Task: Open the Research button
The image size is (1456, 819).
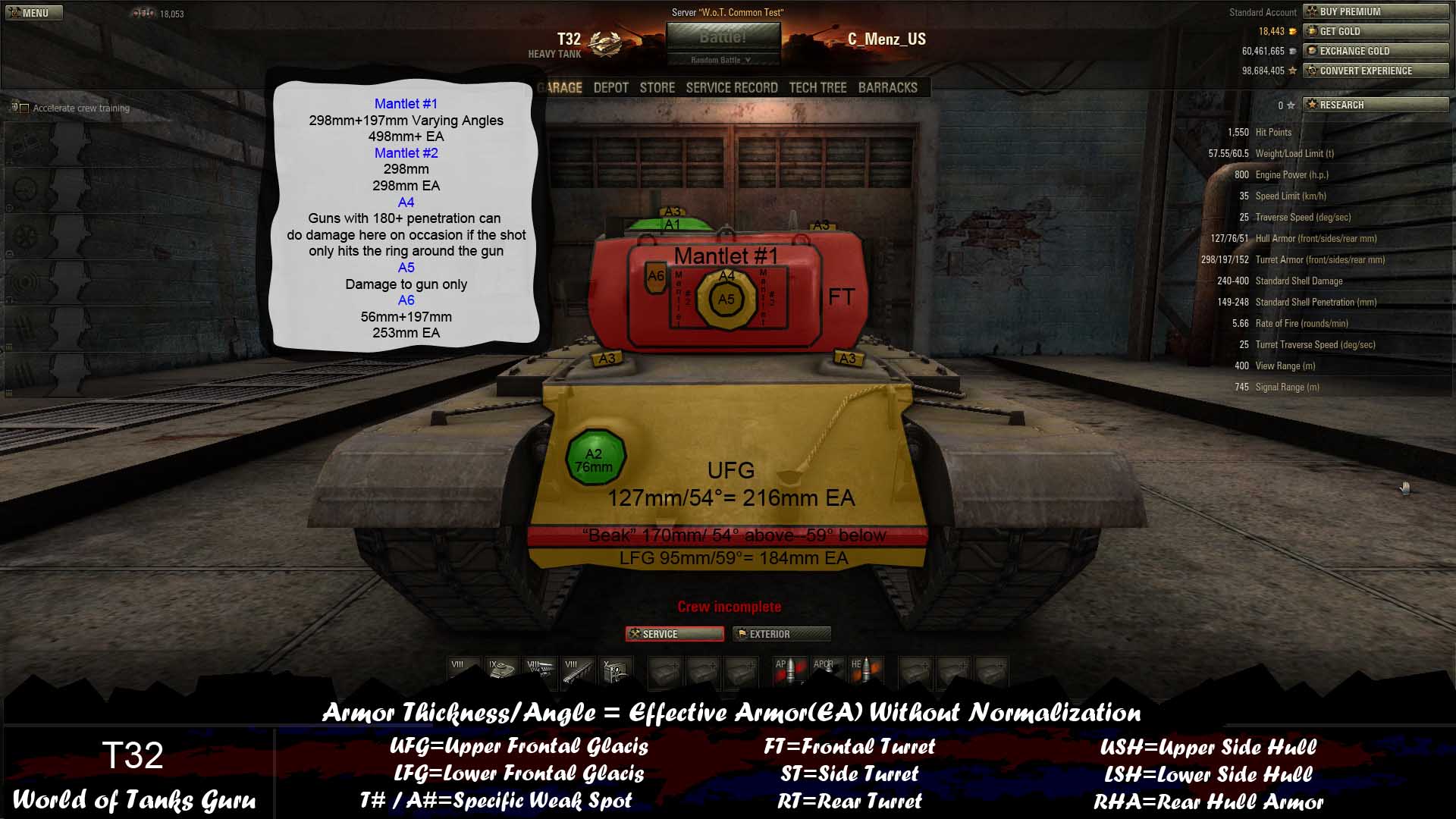Action: coord(1375,105)
